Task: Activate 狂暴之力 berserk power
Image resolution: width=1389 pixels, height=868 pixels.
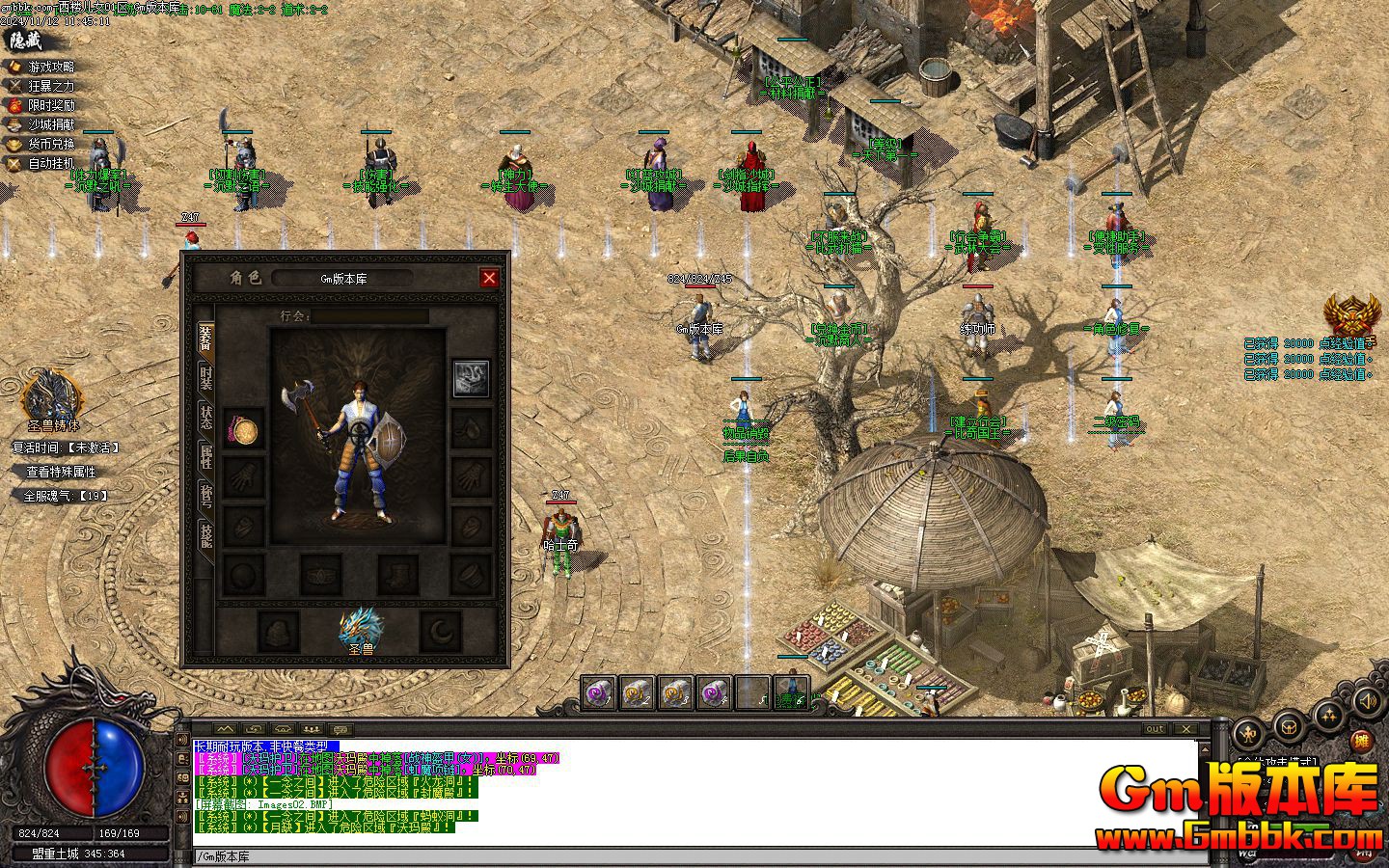Action: pos(50,86)
